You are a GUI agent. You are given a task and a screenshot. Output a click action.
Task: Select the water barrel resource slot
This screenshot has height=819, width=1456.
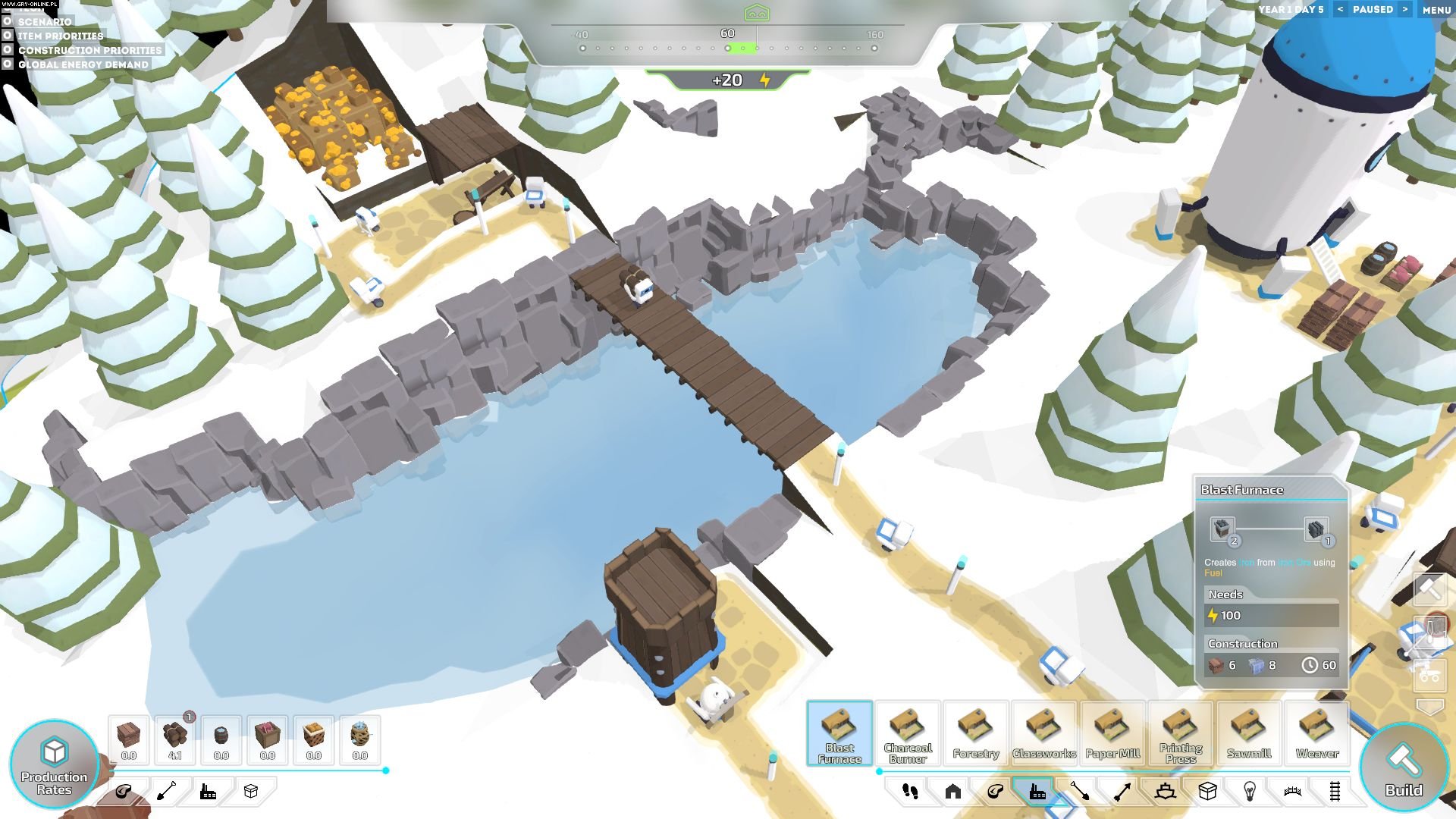pos(221,739)
